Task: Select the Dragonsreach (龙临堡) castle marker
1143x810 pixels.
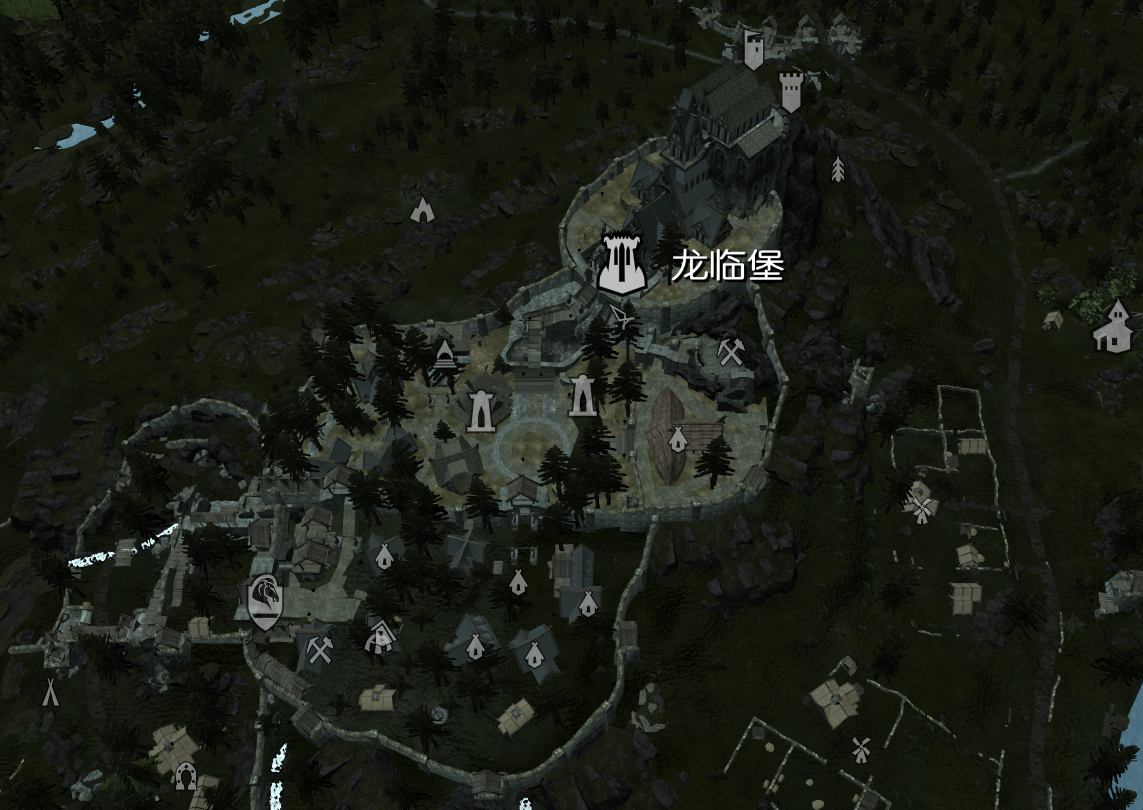Action: pyautogui.click(x=619, y=264)
